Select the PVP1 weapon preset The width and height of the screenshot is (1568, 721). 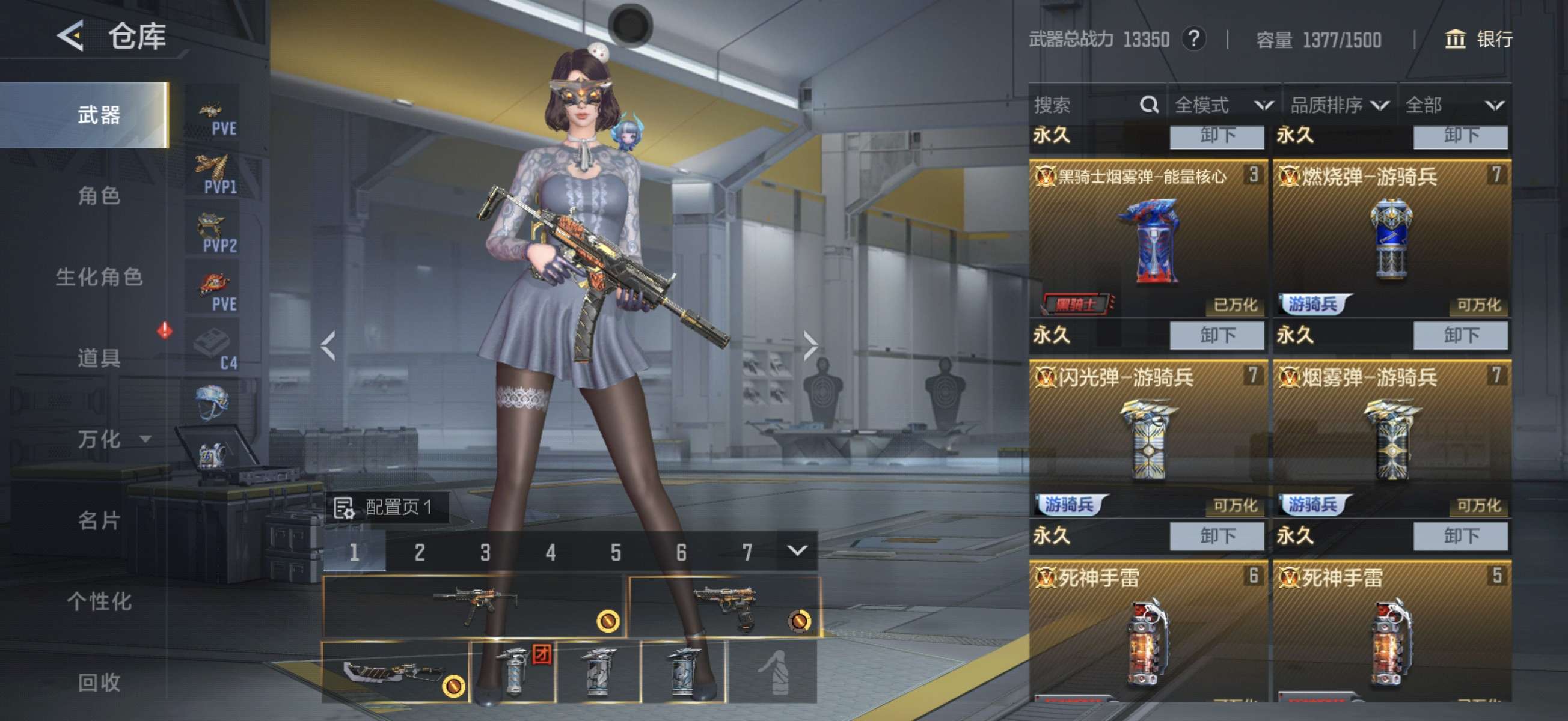pos(213,174)
